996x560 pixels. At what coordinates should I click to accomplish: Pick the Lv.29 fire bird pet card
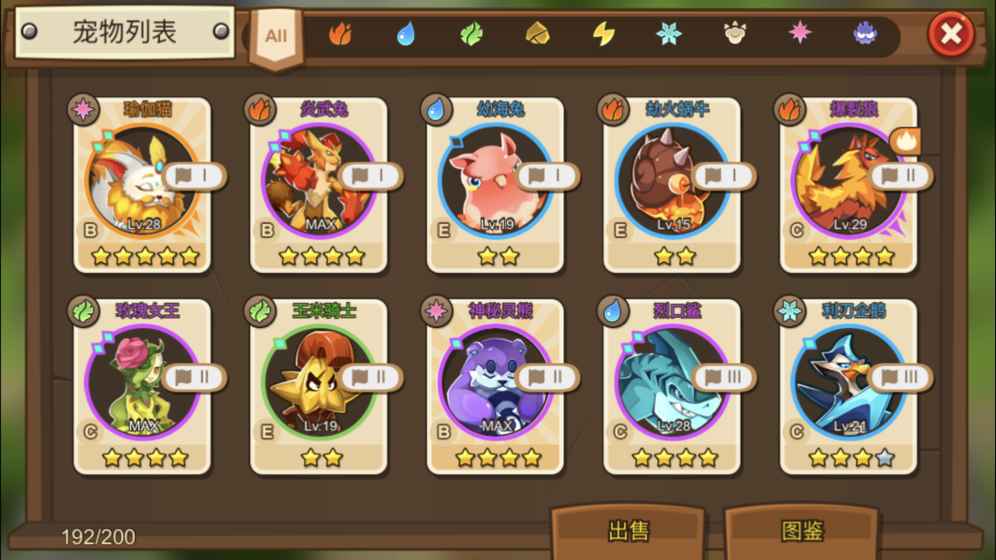848,184
